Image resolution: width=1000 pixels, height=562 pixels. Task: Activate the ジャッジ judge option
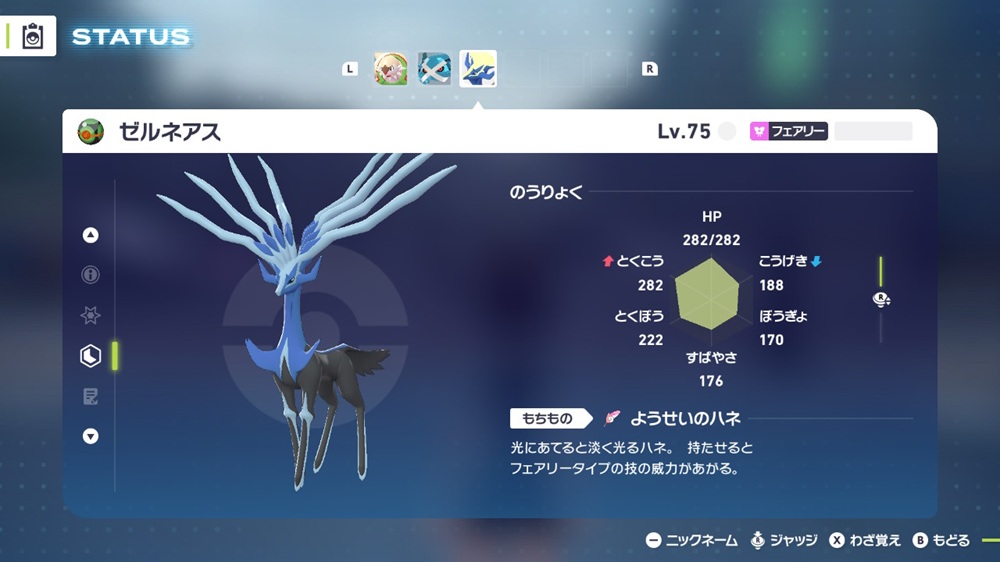point(784,540)
